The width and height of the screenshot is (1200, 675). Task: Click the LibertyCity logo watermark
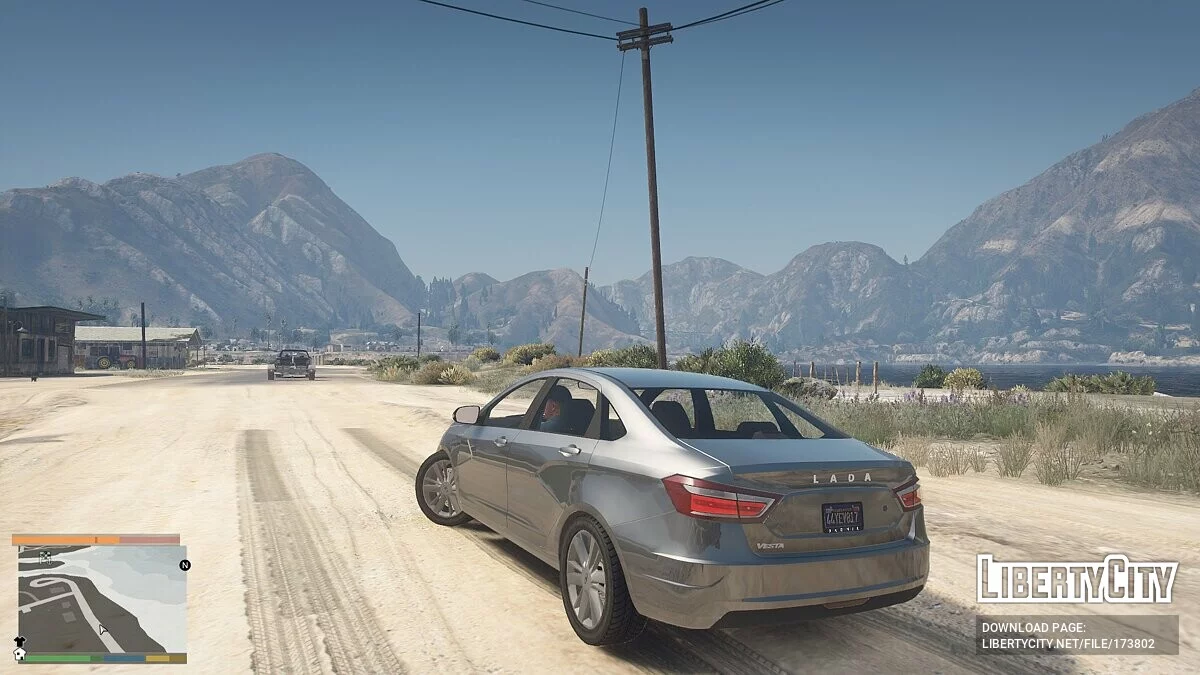(1076, 579)
